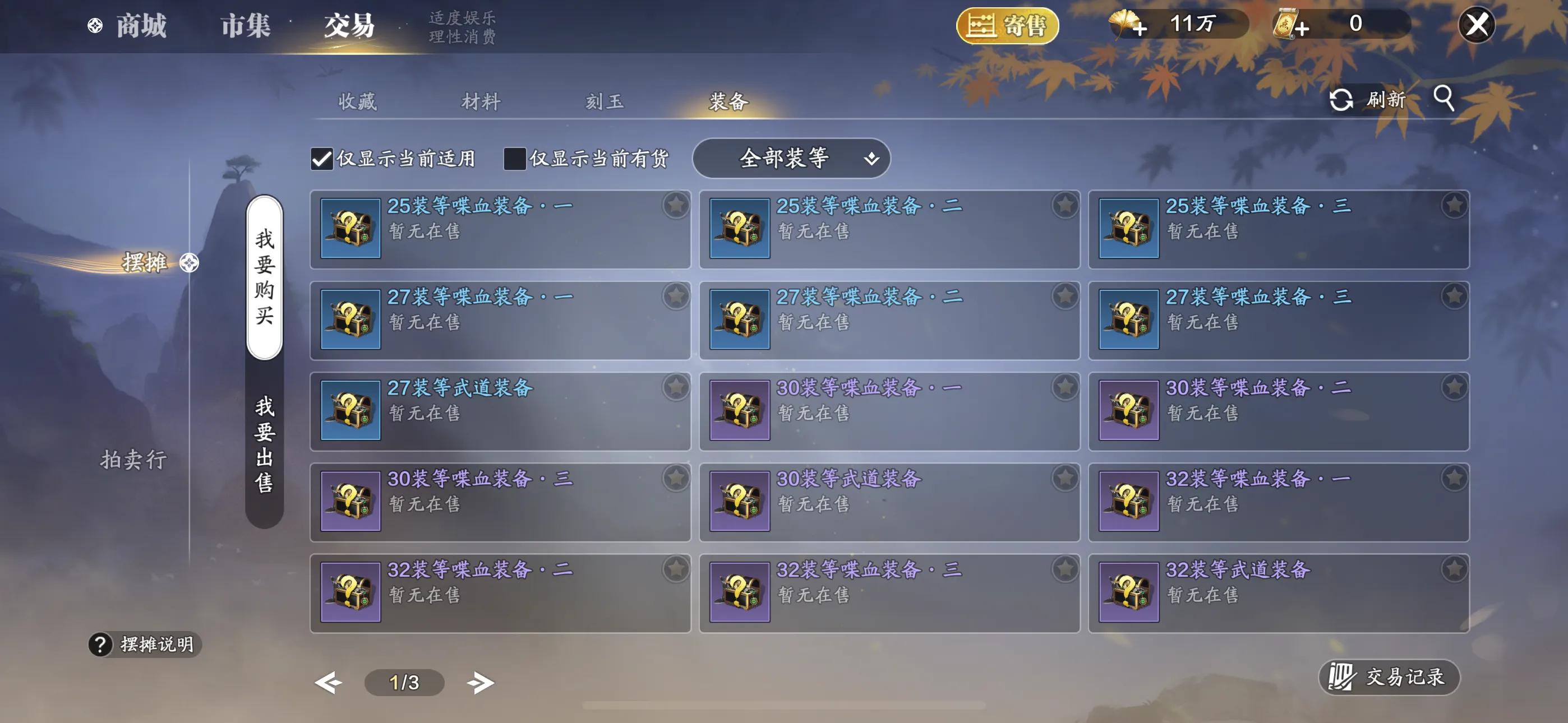This screenshot has height=723, width=1568.
Task: Click the 寄售 consignment button
Action: 1007,26
